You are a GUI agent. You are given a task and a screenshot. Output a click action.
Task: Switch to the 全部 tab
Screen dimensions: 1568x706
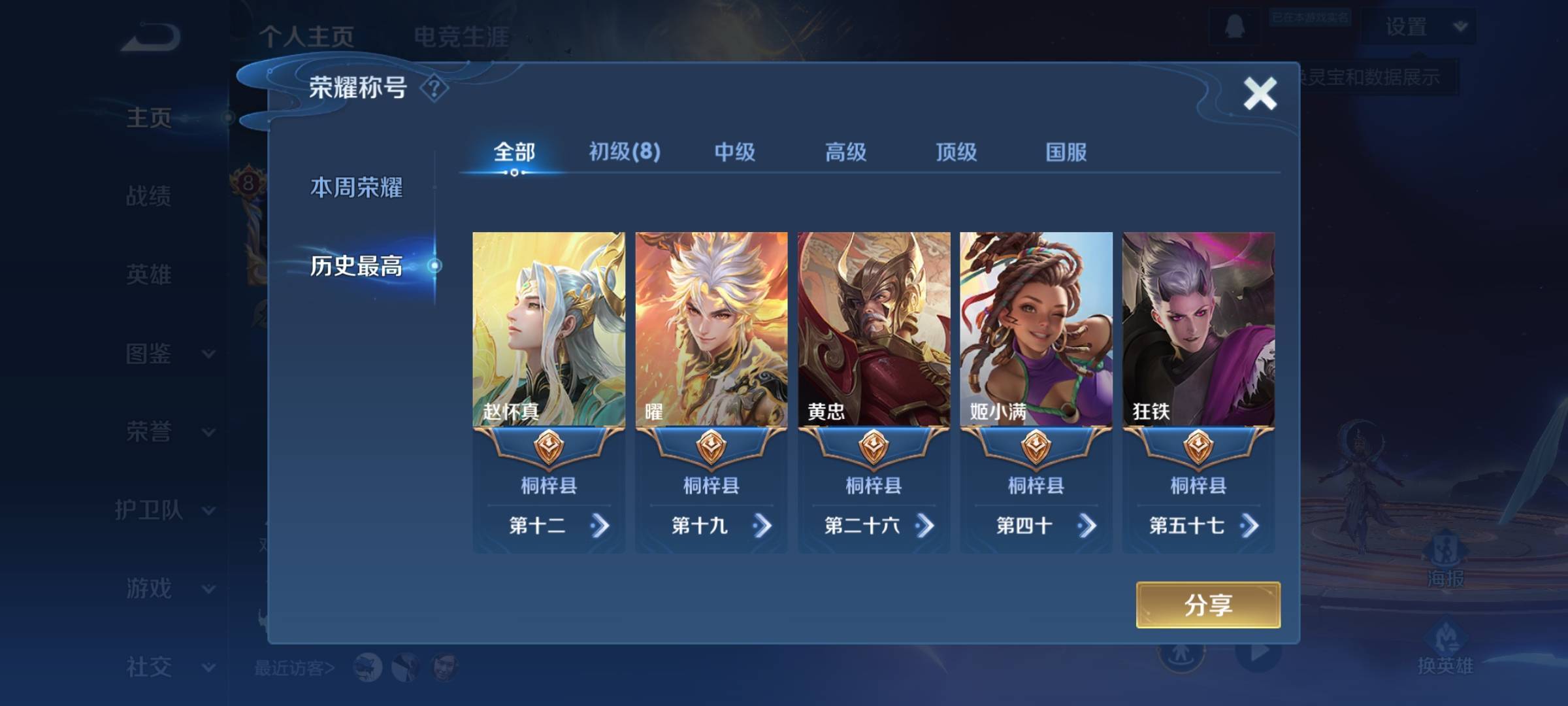(514, 152)
